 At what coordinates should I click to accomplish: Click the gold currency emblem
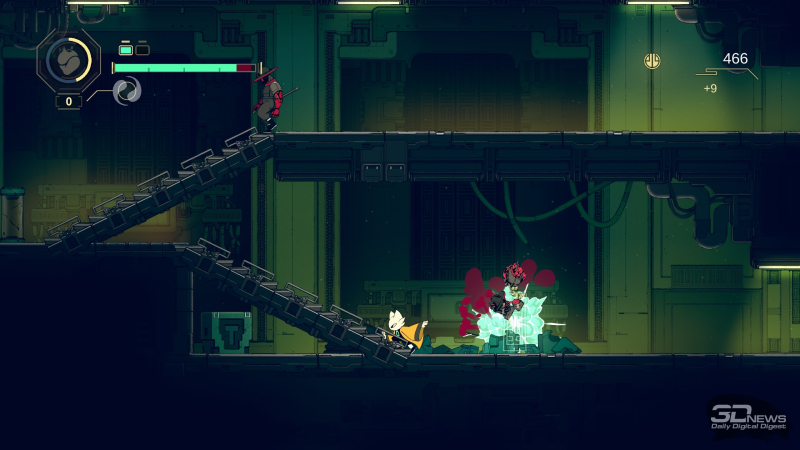(x=653, y=61)
